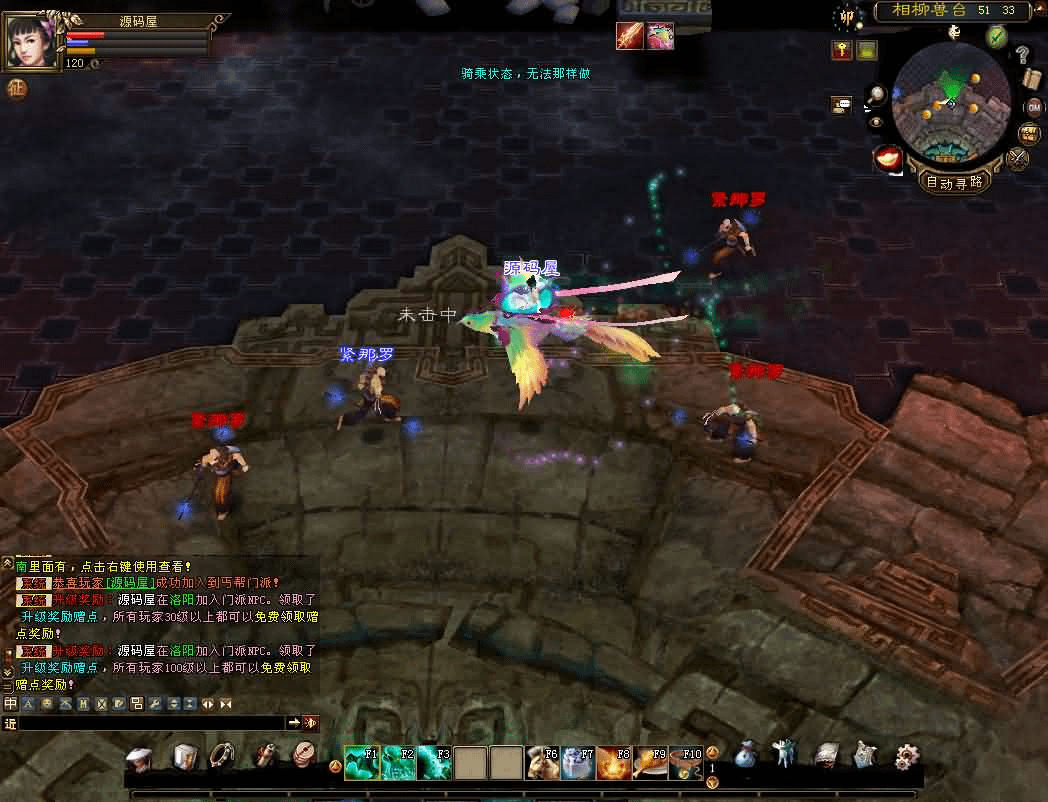Click the question mark help icon
The height and width of the screenshot is (802, 1048).
pos(1022,55)
